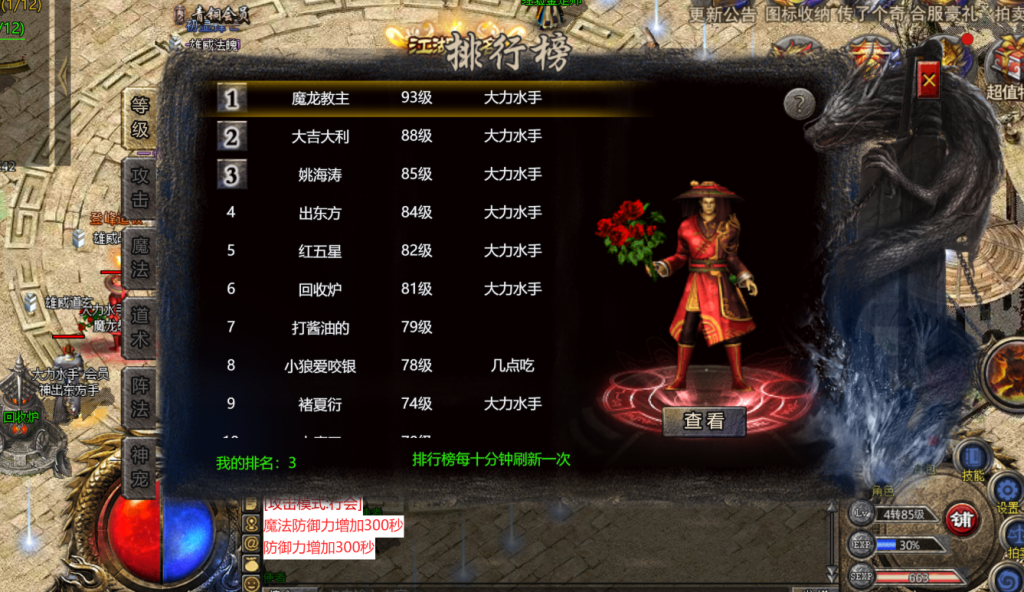Viewport: 1024px width, 592px height.
Task: Open the 神宠 pet ranking tab
Action: click(x=140, y=467)
